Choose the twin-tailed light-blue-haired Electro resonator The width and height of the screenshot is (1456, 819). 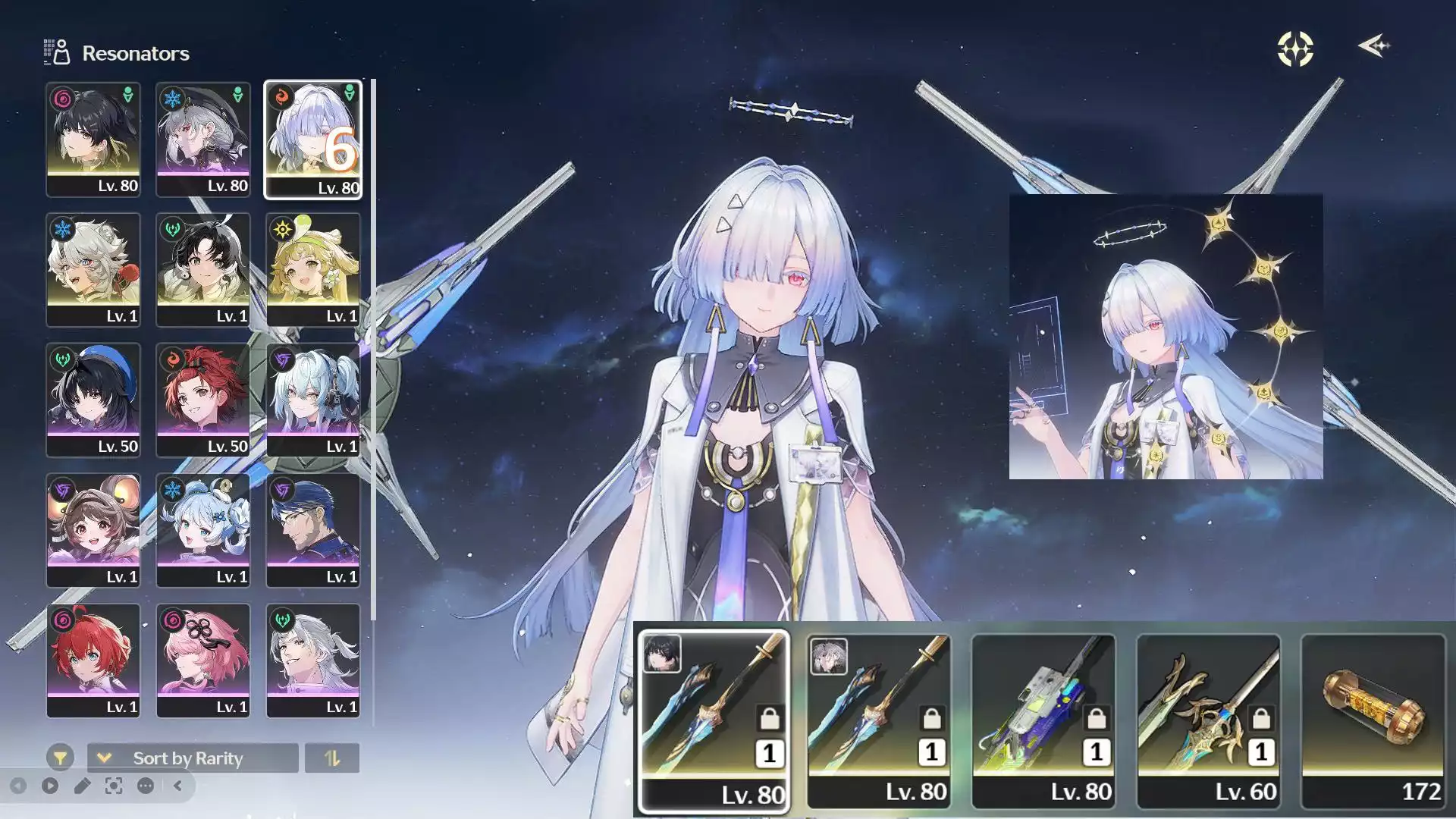pos(312,400)
